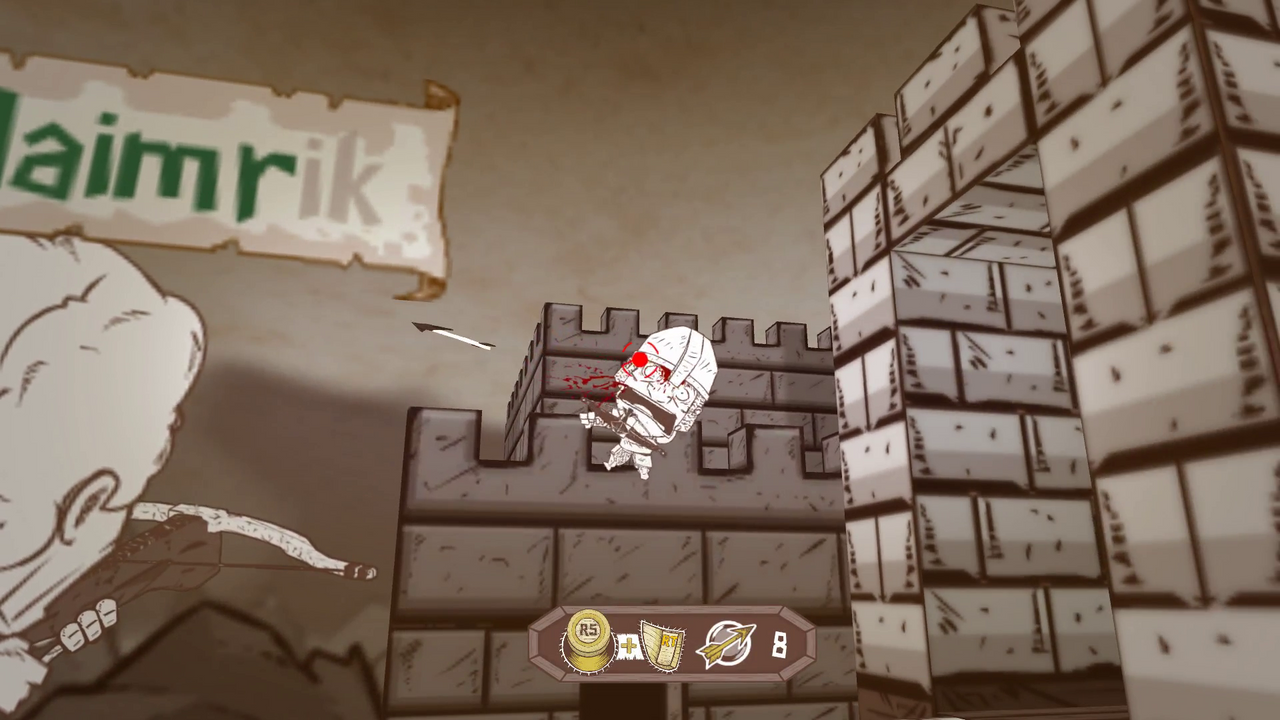Click the arrow count number 8
Viewport: 1280px width, 720px height.
pyautogui.click(x=781, y=645)
